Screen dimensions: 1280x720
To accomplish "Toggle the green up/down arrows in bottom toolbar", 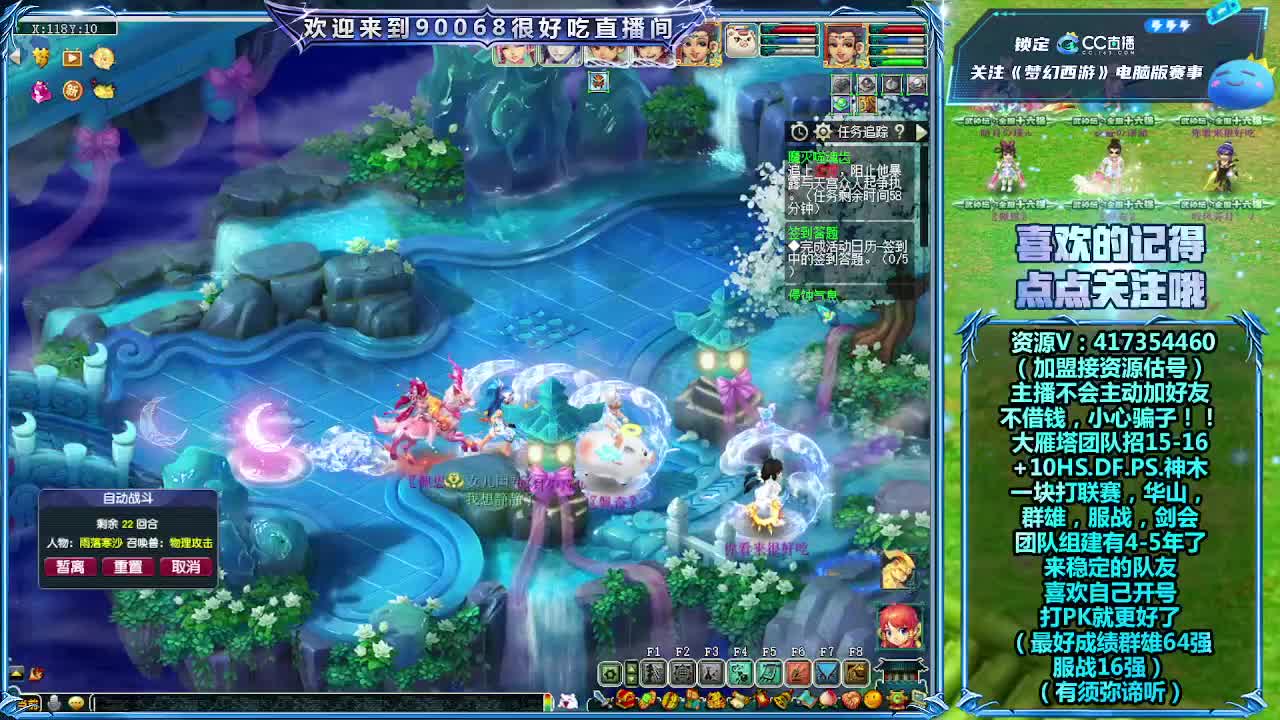I will tap(631, 672).
